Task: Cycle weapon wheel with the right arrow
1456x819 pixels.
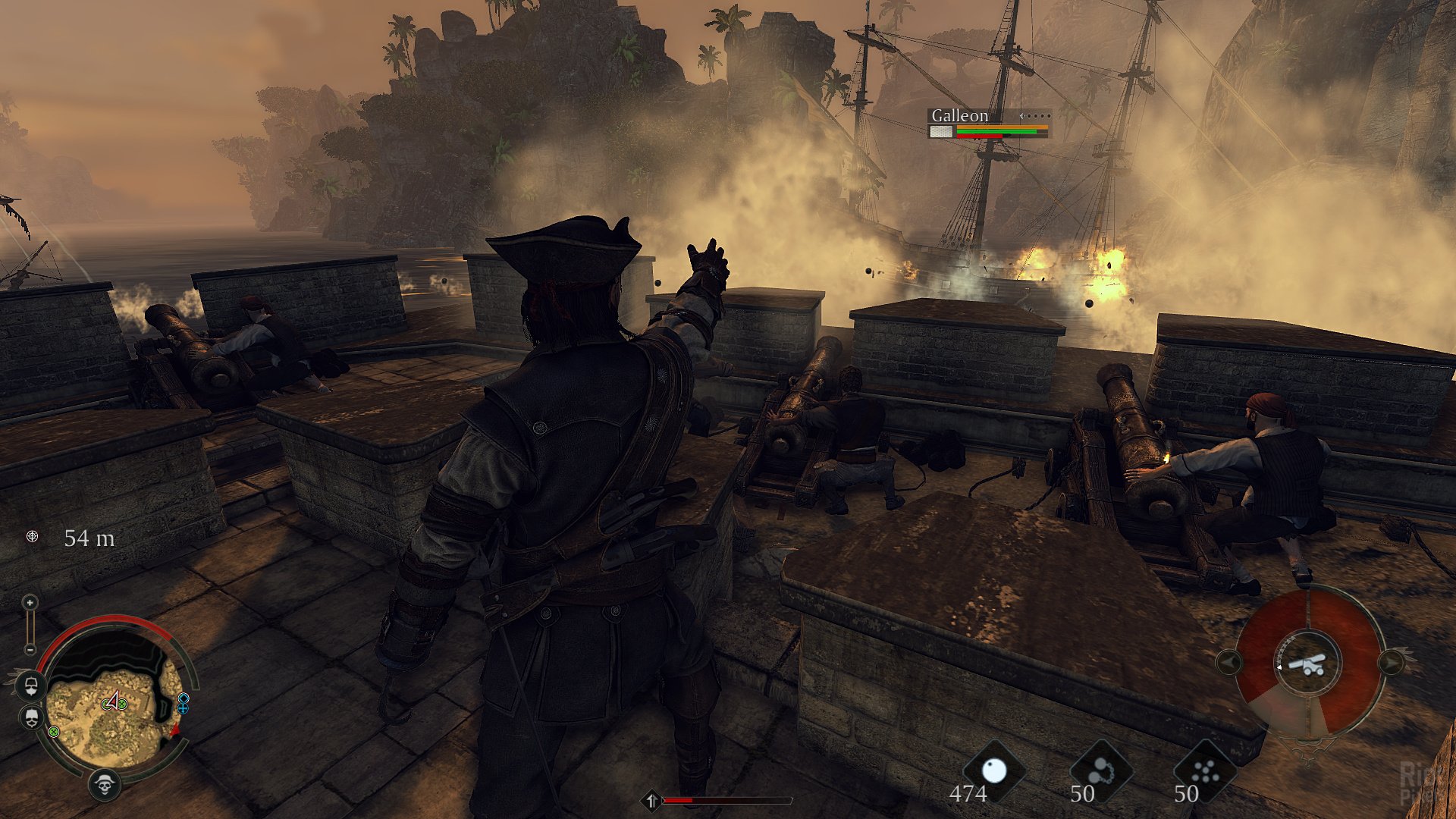Action: [x=1392, y=663]
